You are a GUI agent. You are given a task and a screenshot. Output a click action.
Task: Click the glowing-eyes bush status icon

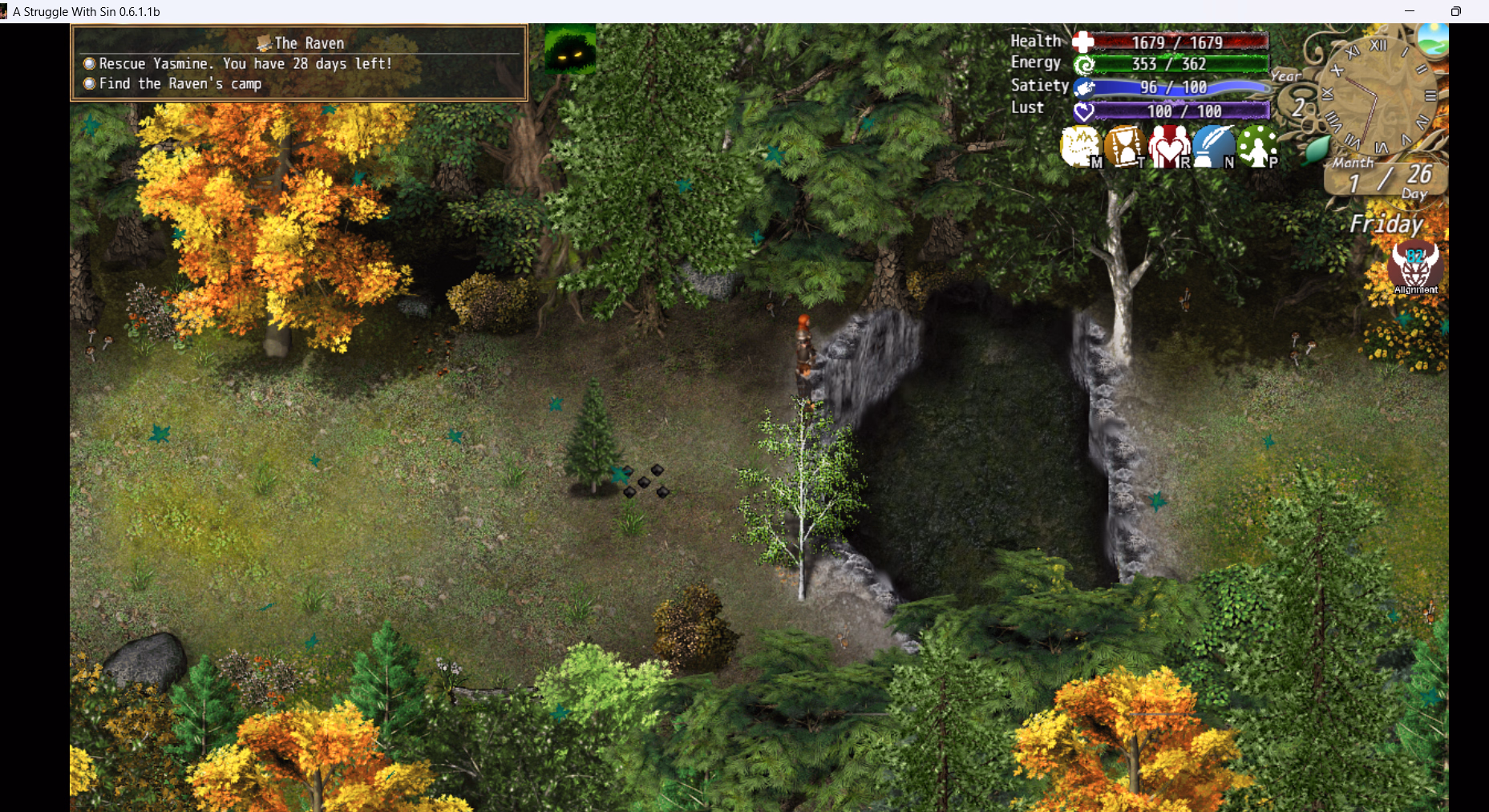click(x=570, y=49)
